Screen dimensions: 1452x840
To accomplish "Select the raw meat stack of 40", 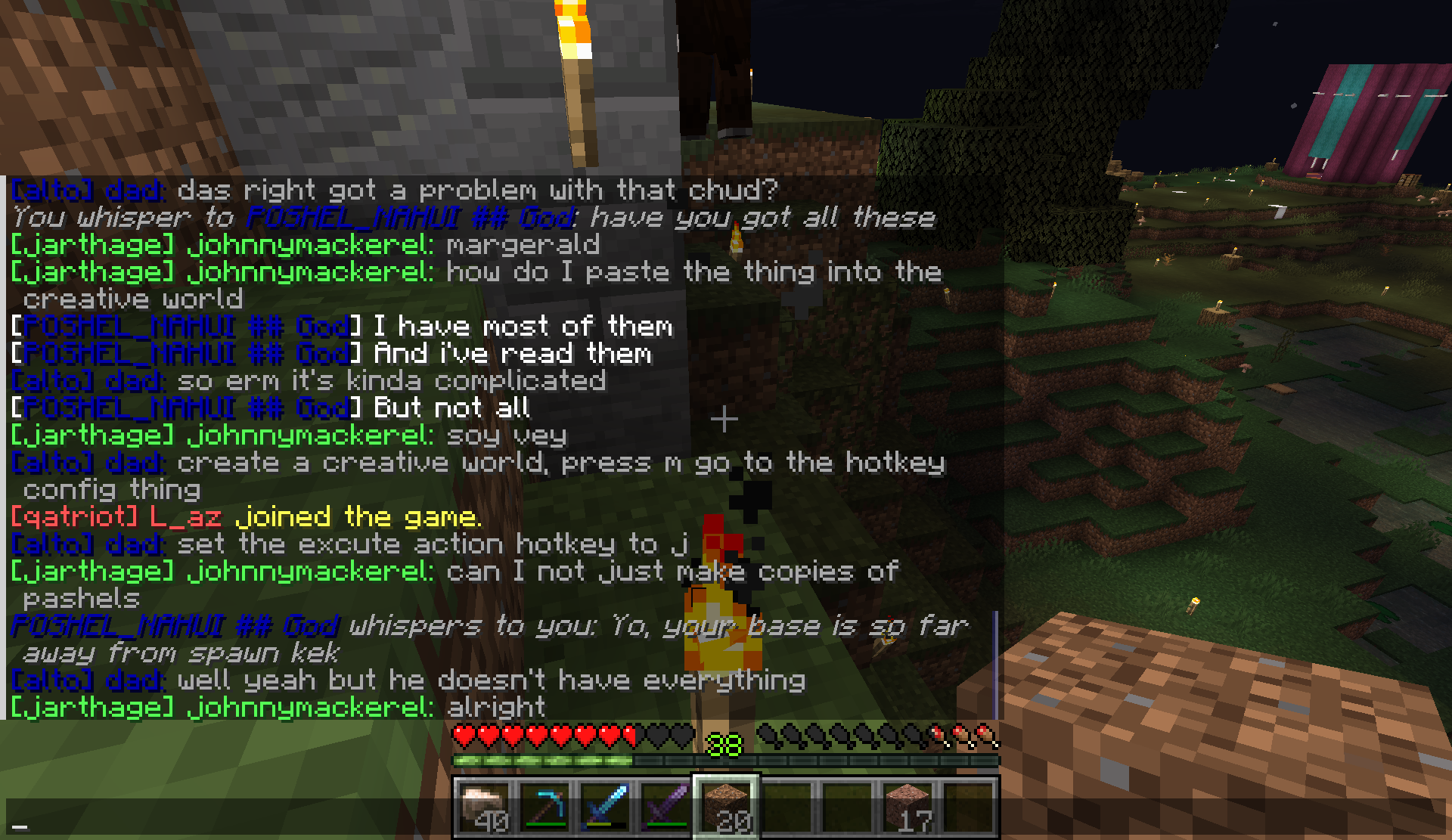I will (x=485, y=807).
